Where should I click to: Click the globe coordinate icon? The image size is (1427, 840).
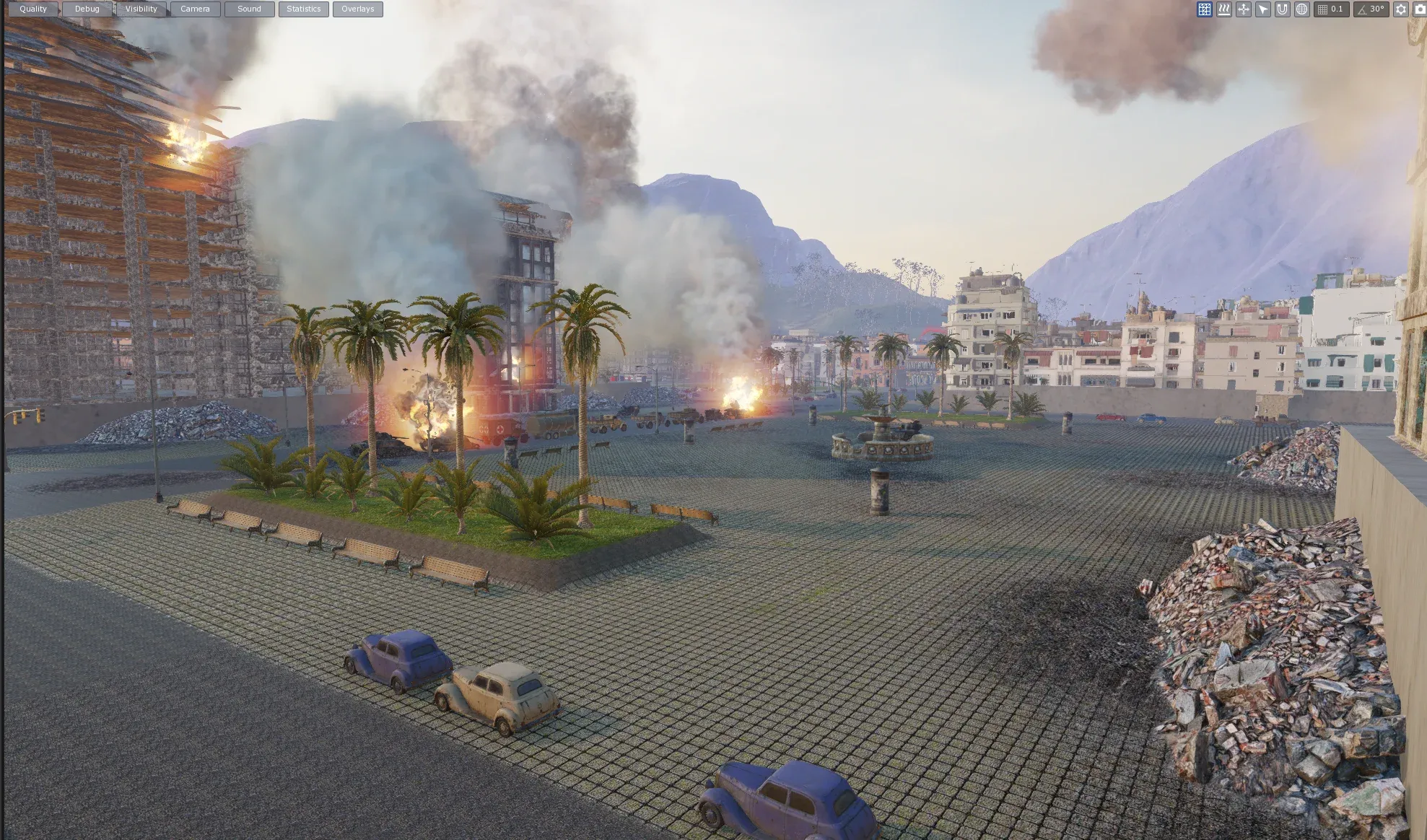1301,9
